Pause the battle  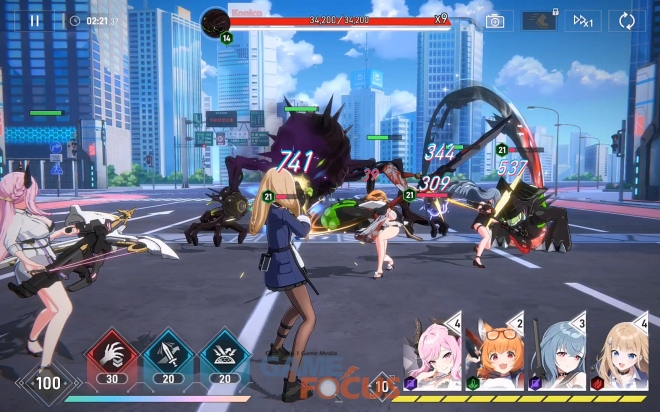coord(35,20)
